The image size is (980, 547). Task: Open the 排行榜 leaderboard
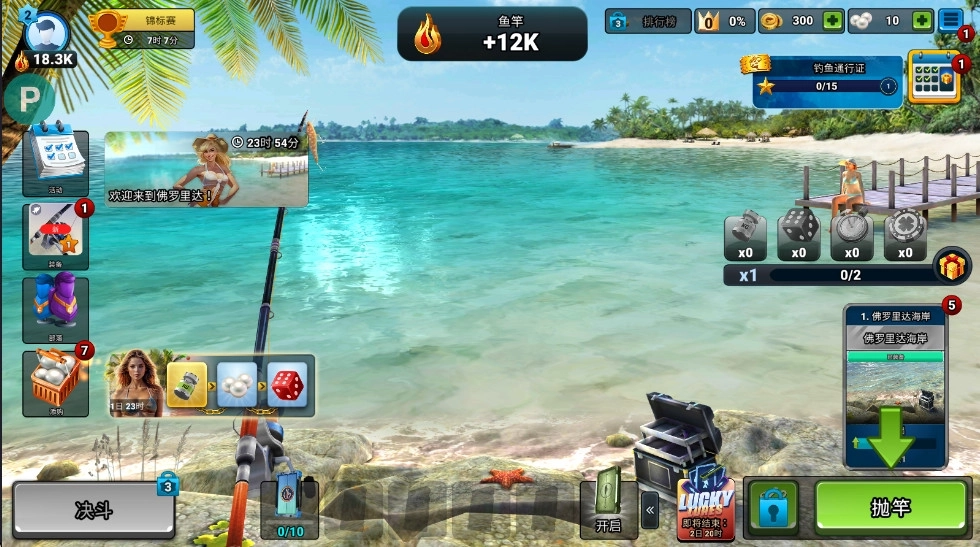point(648,21)
